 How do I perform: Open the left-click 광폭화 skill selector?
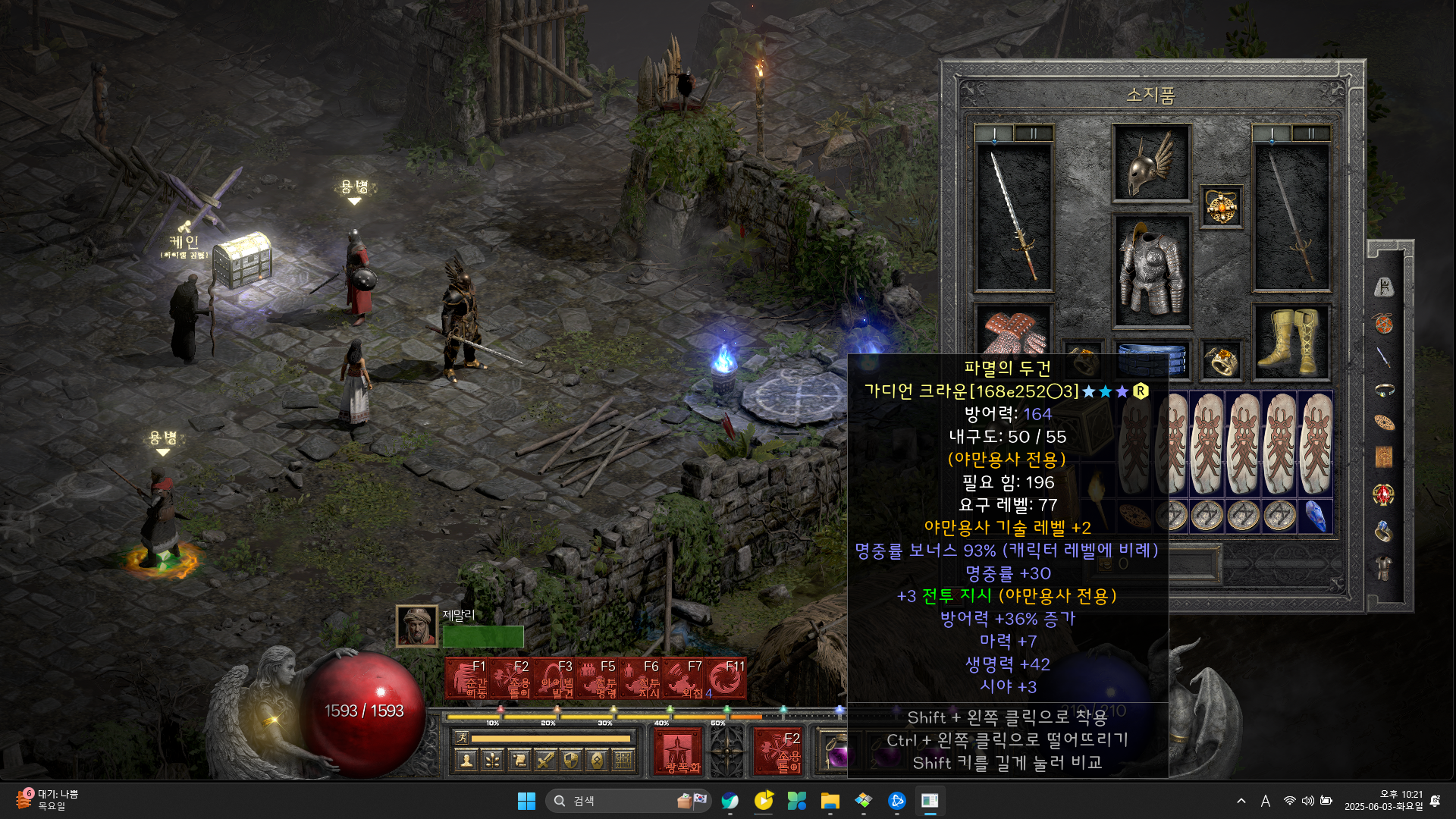pos(677,752)
